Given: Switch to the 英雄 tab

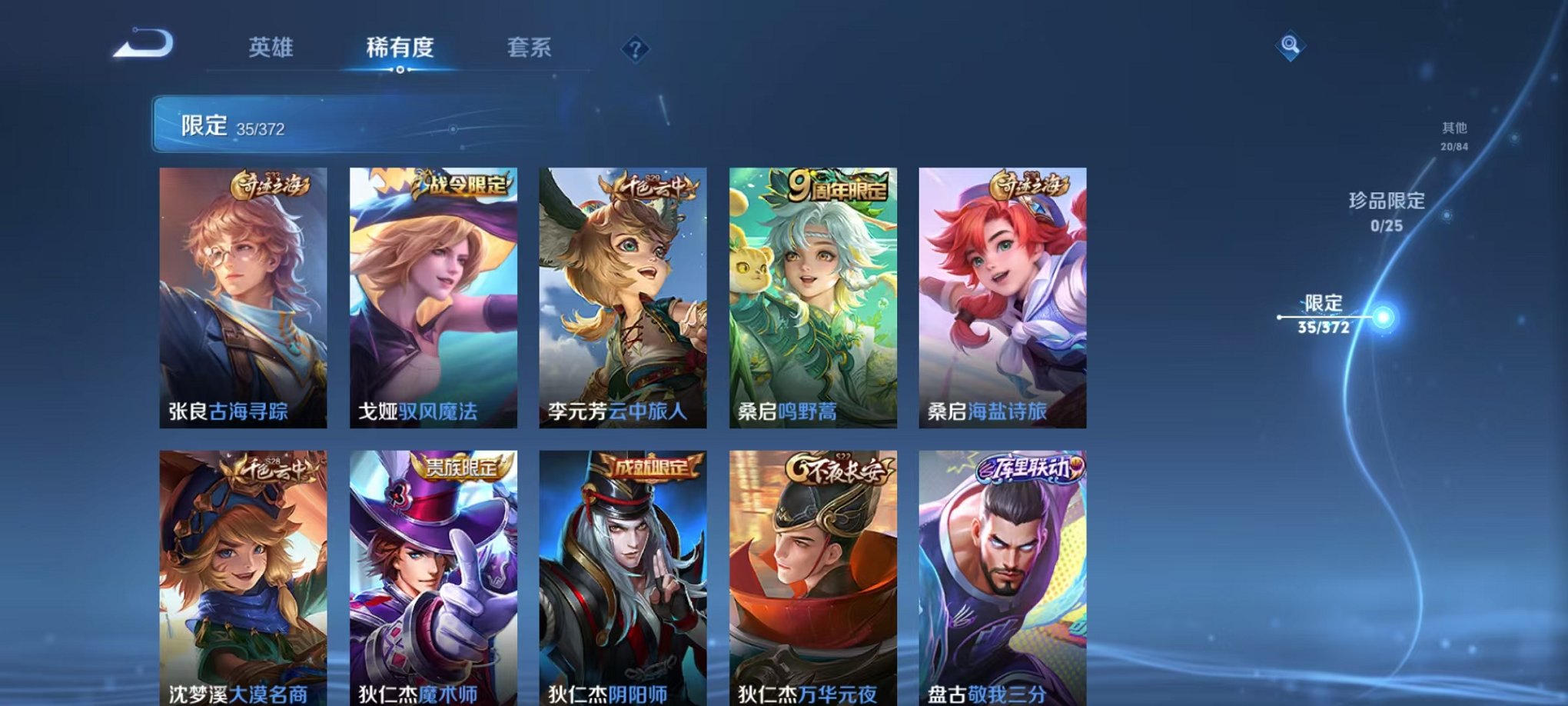Looking at the screenshot, I should 274,48.
